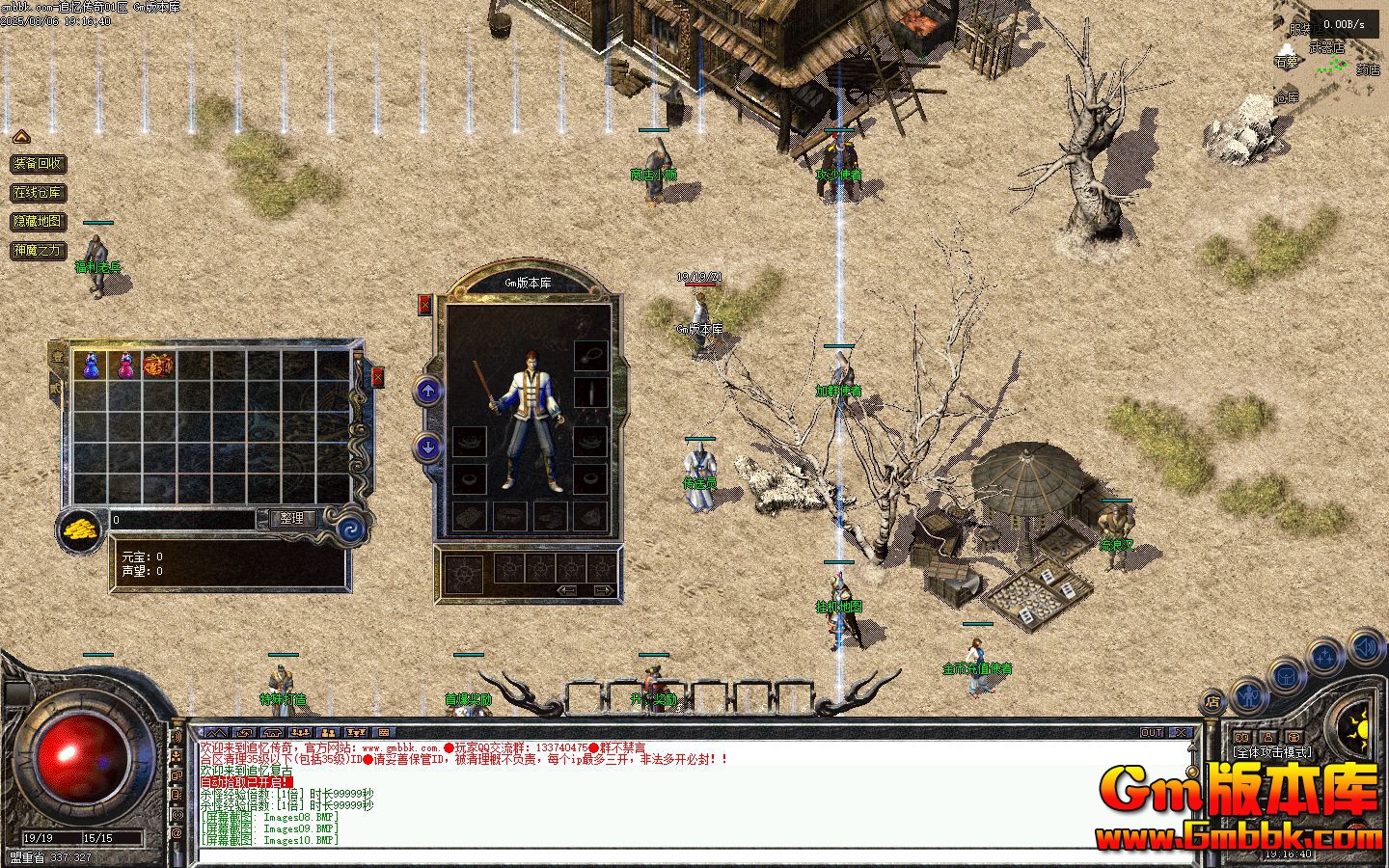Switch character panel page with the down arrow
Image resolution: width=1389 pixels, height=868 pixels.
pyautogui.click(x=428, y=447)
